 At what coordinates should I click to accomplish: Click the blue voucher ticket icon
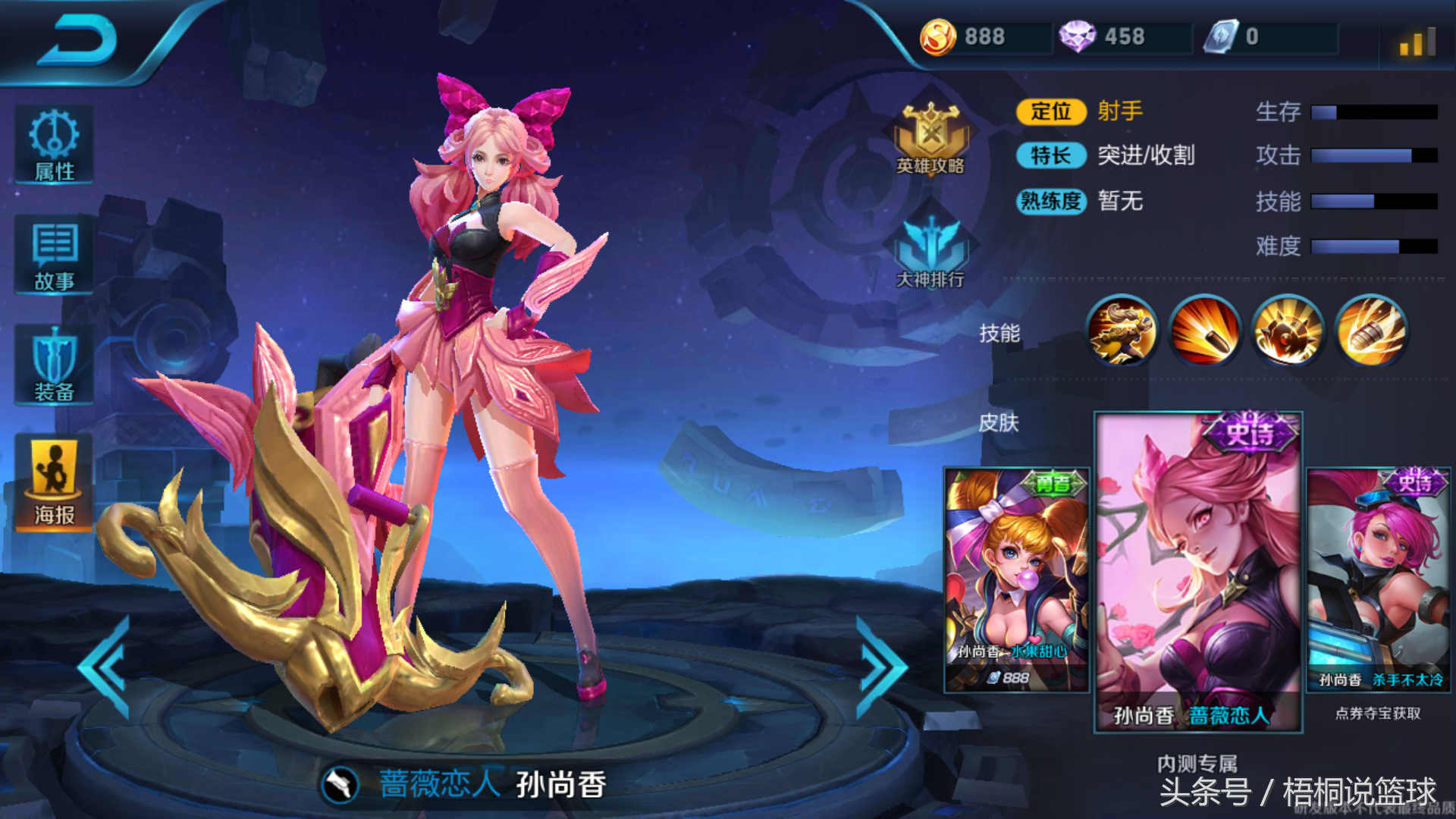1221,36
